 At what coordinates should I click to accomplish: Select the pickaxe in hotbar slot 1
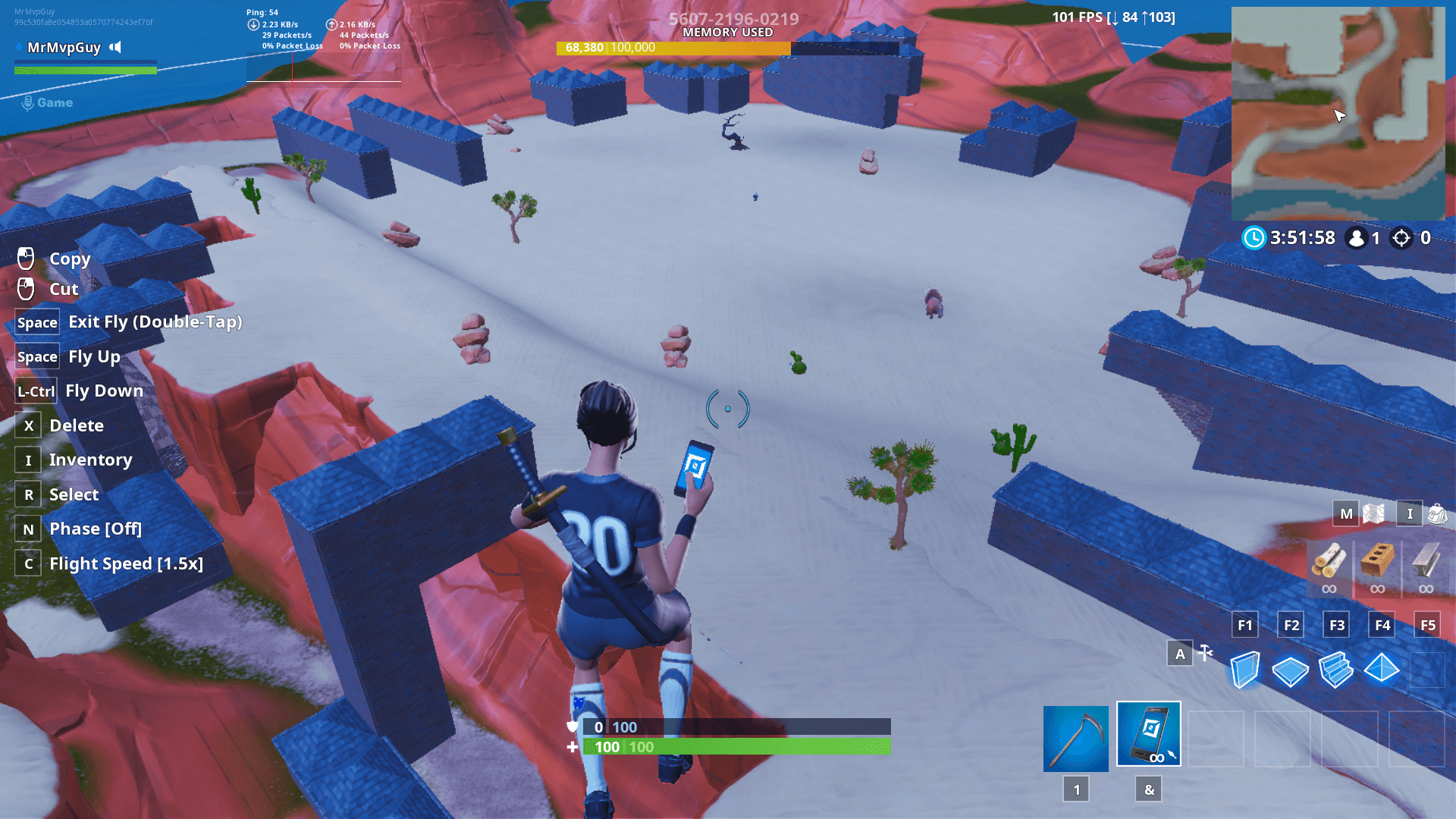[1075, 737]
